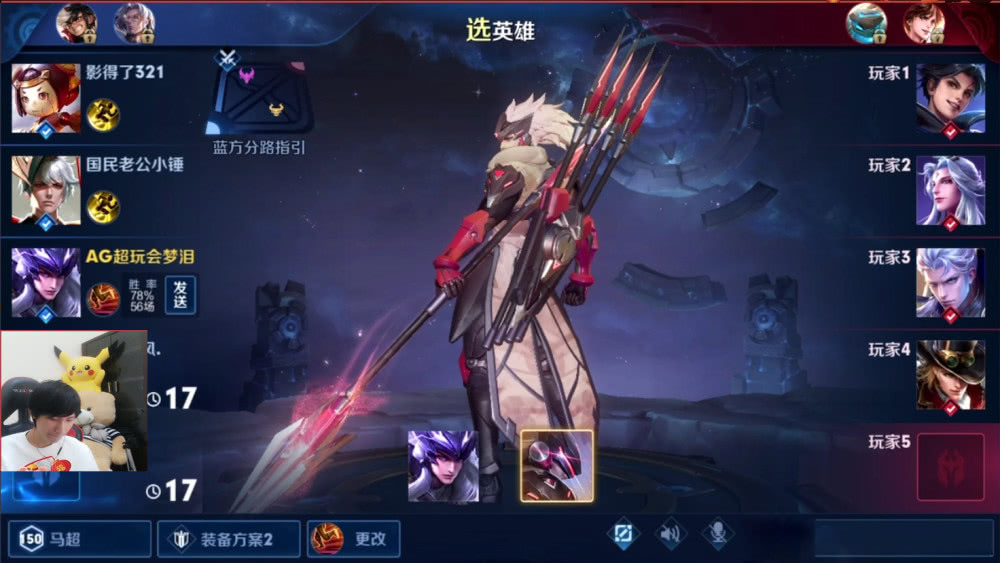Toggle the microphone voice chat icon
Image resolution: width=1000 pixels, height=563 pixels.
pos(717,535)
